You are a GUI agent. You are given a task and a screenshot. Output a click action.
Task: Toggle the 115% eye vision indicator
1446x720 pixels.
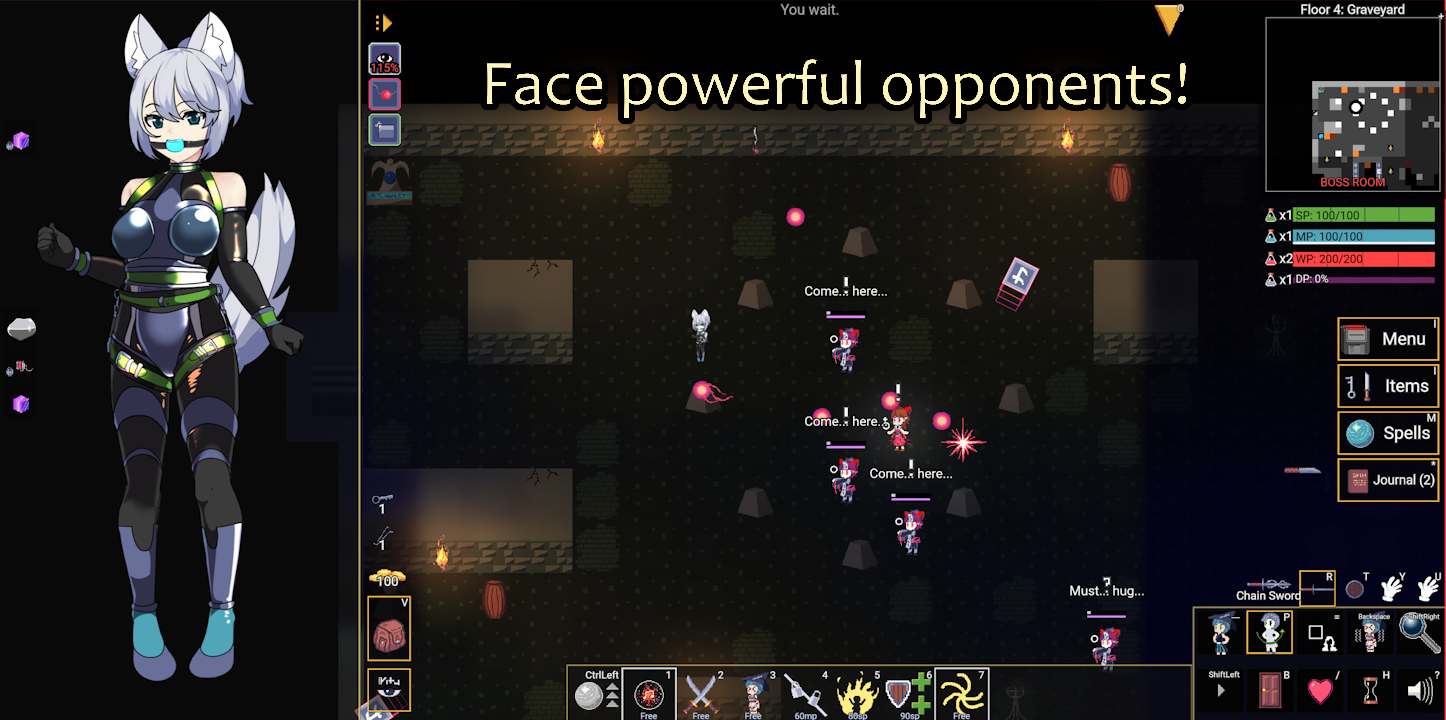tap(384, 58)
